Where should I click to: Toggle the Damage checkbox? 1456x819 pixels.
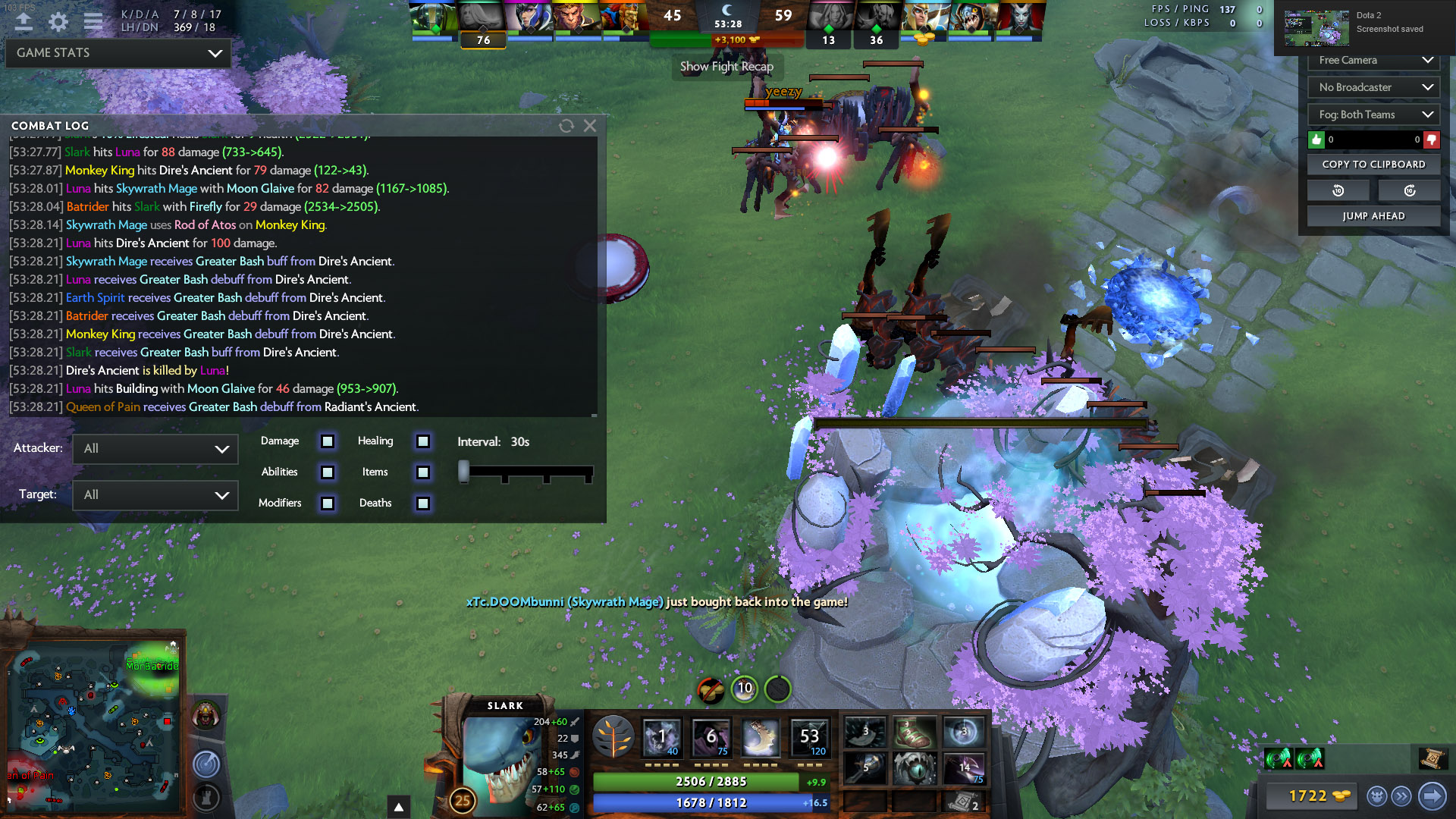pos(328,441)
